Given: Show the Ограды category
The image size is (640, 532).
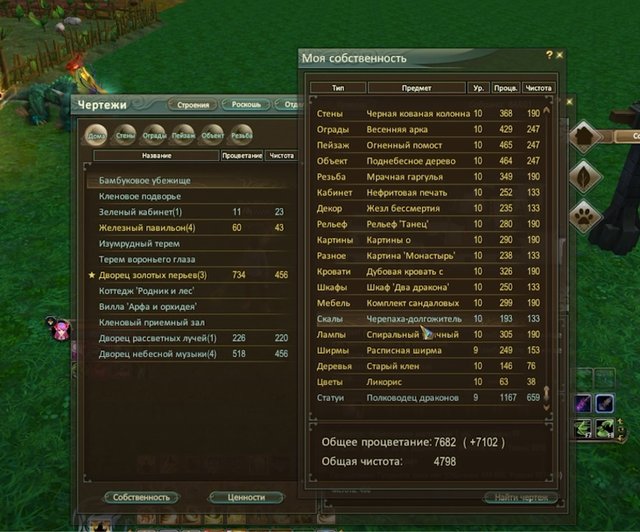Looking at the screenshot, I should [x=154, y=135].
